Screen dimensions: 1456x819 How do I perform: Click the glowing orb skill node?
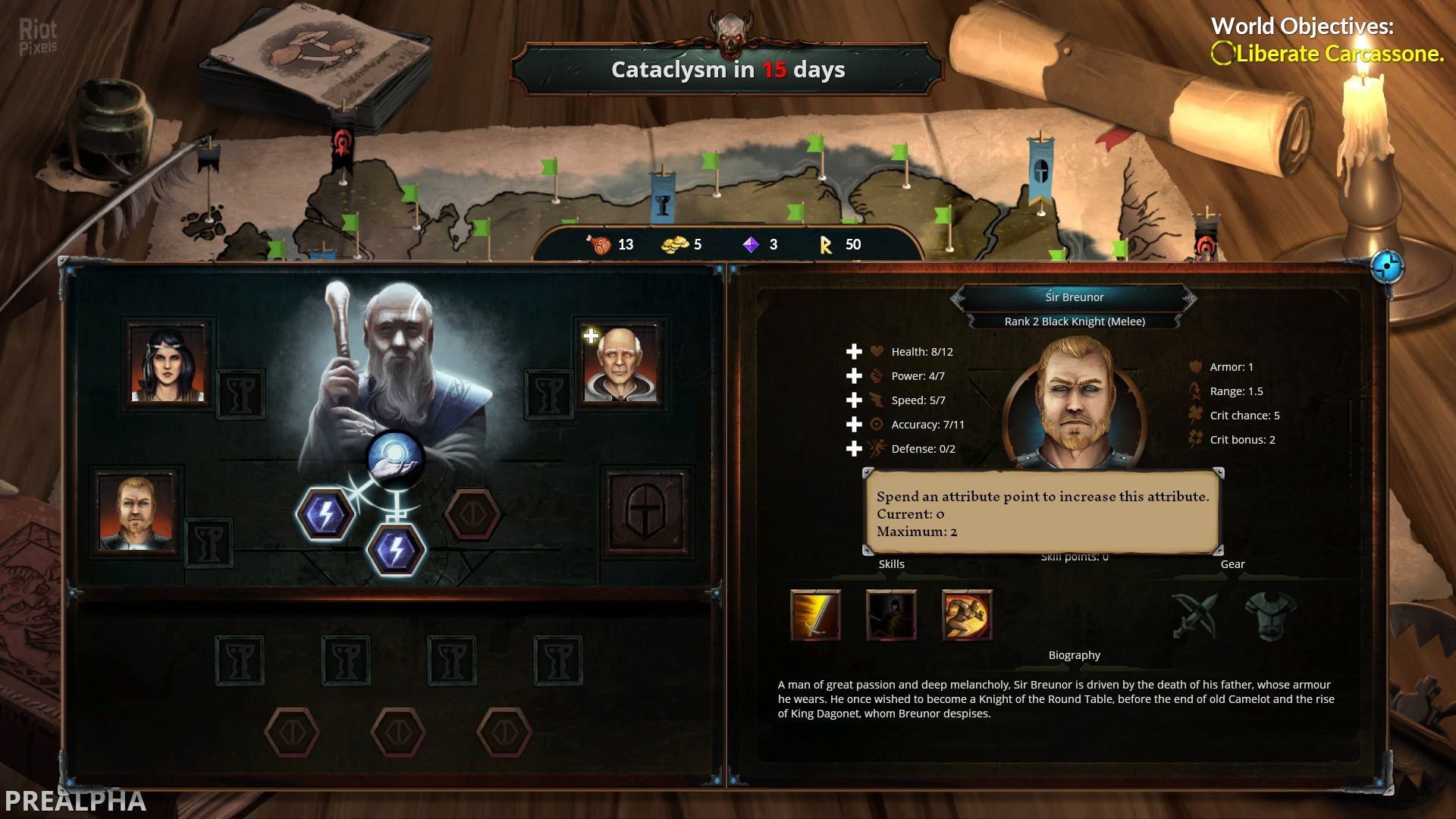(394, 458)
